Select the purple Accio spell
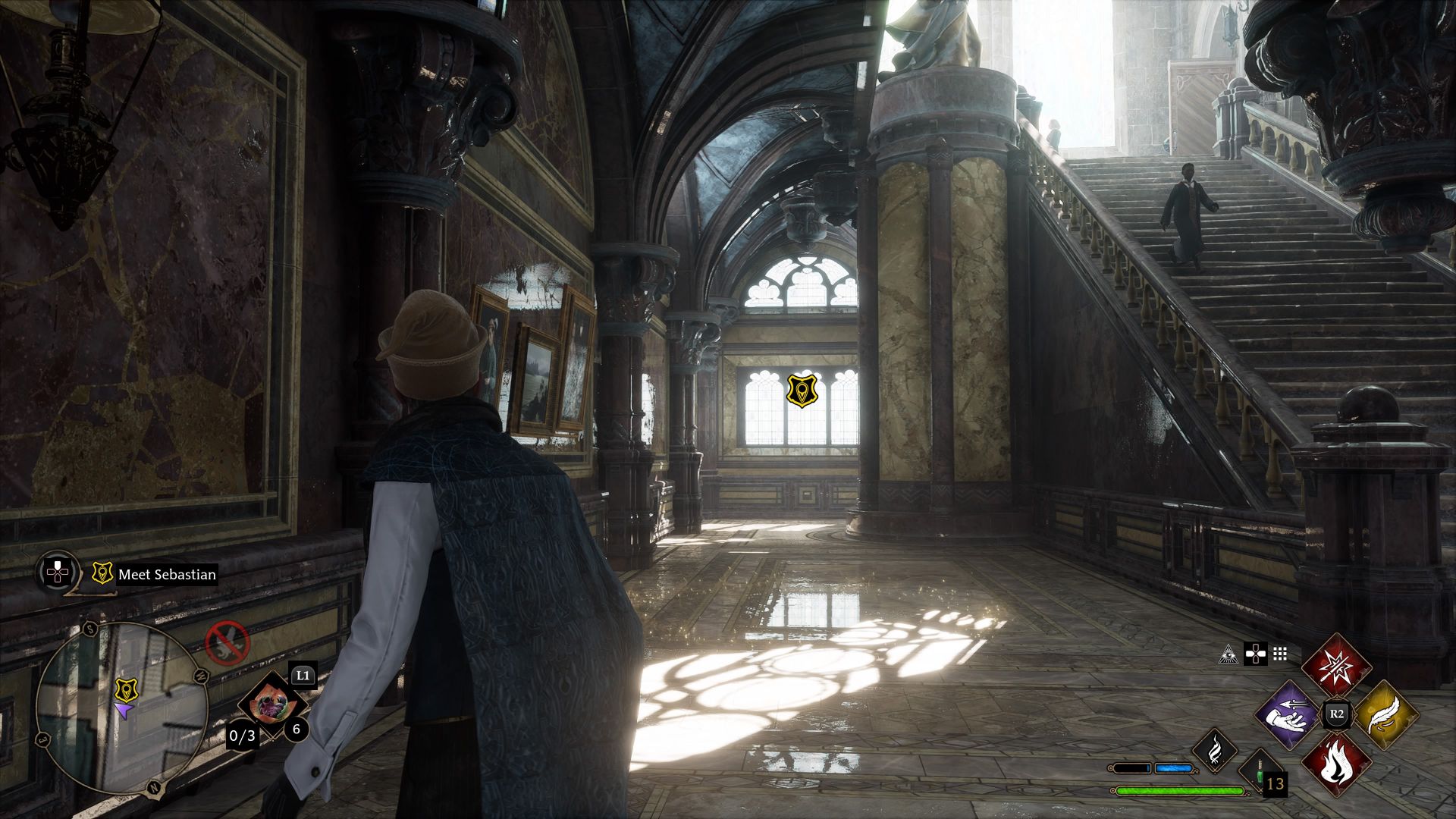This screenshot has height=819, width=1456. click(x=1288, y=714)
